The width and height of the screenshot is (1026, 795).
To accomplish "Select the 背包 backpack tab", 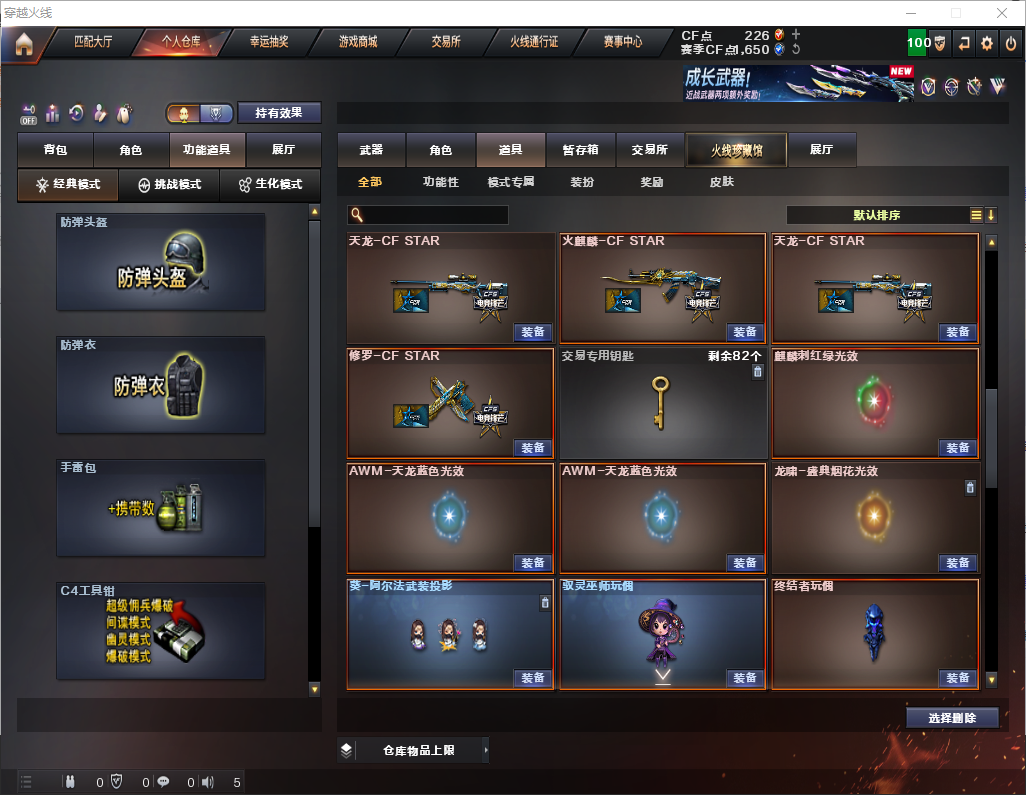I will click(x=55, y=150).
